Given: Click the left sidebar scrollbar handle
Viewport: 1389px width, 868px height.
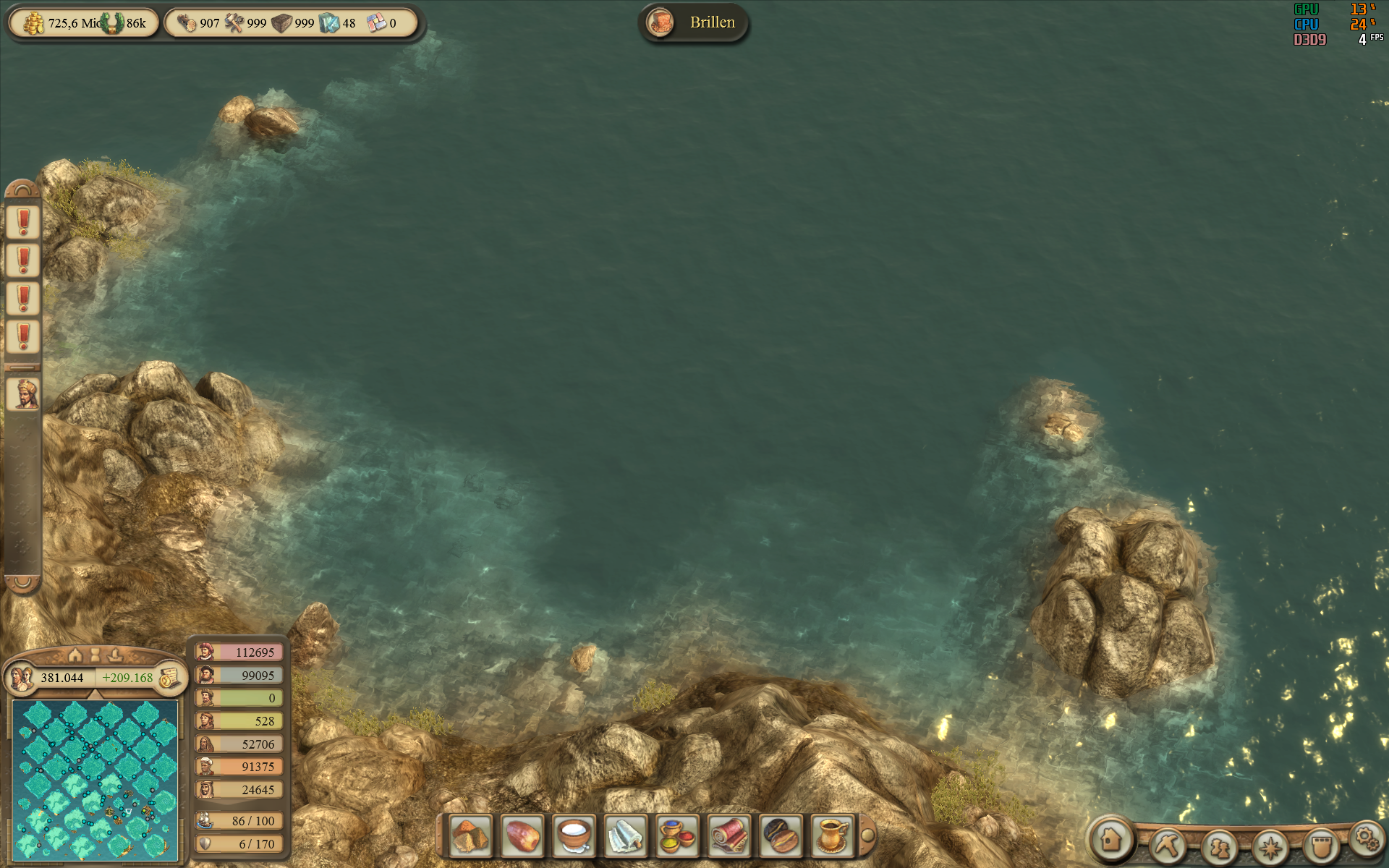Looking at the screenshot, I should click(x=22, y=369).
